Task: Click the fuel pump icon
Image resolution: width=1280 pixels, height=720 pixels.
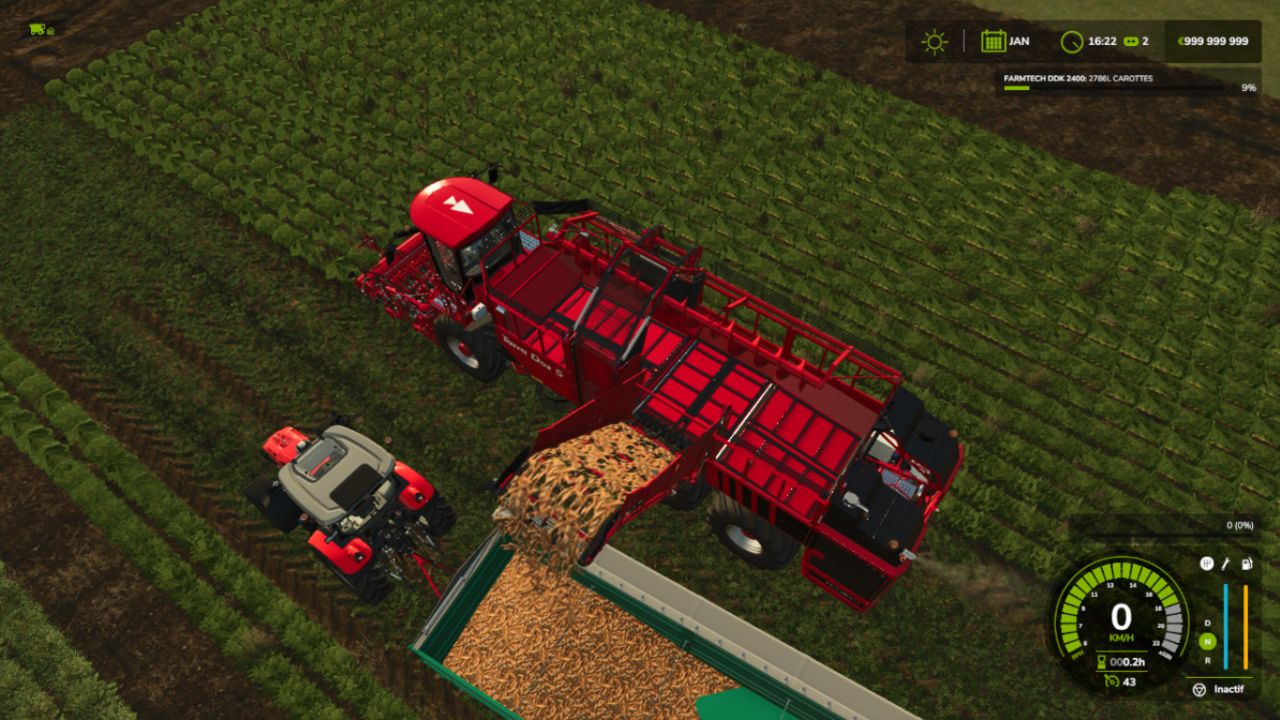Action: tap(1246, 564)
